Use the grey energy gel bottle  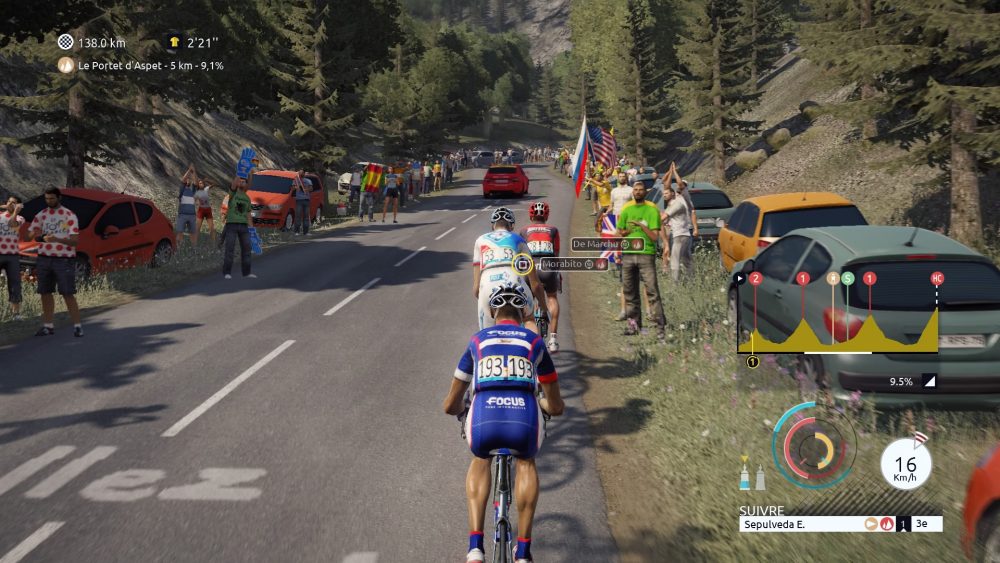[760, 477]
